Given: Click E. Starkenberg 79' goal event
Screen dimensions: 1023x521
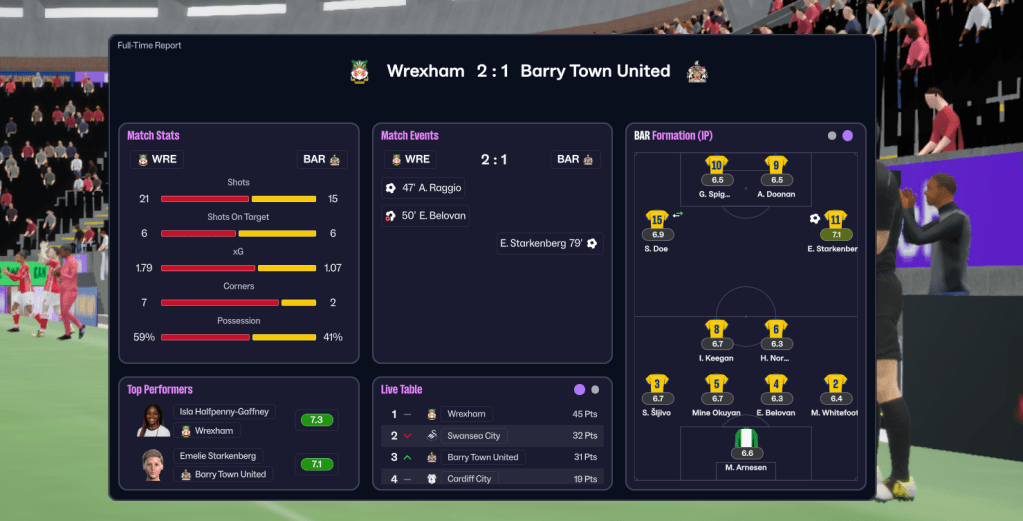Looking at the screenshot, I should click(549, 243).
